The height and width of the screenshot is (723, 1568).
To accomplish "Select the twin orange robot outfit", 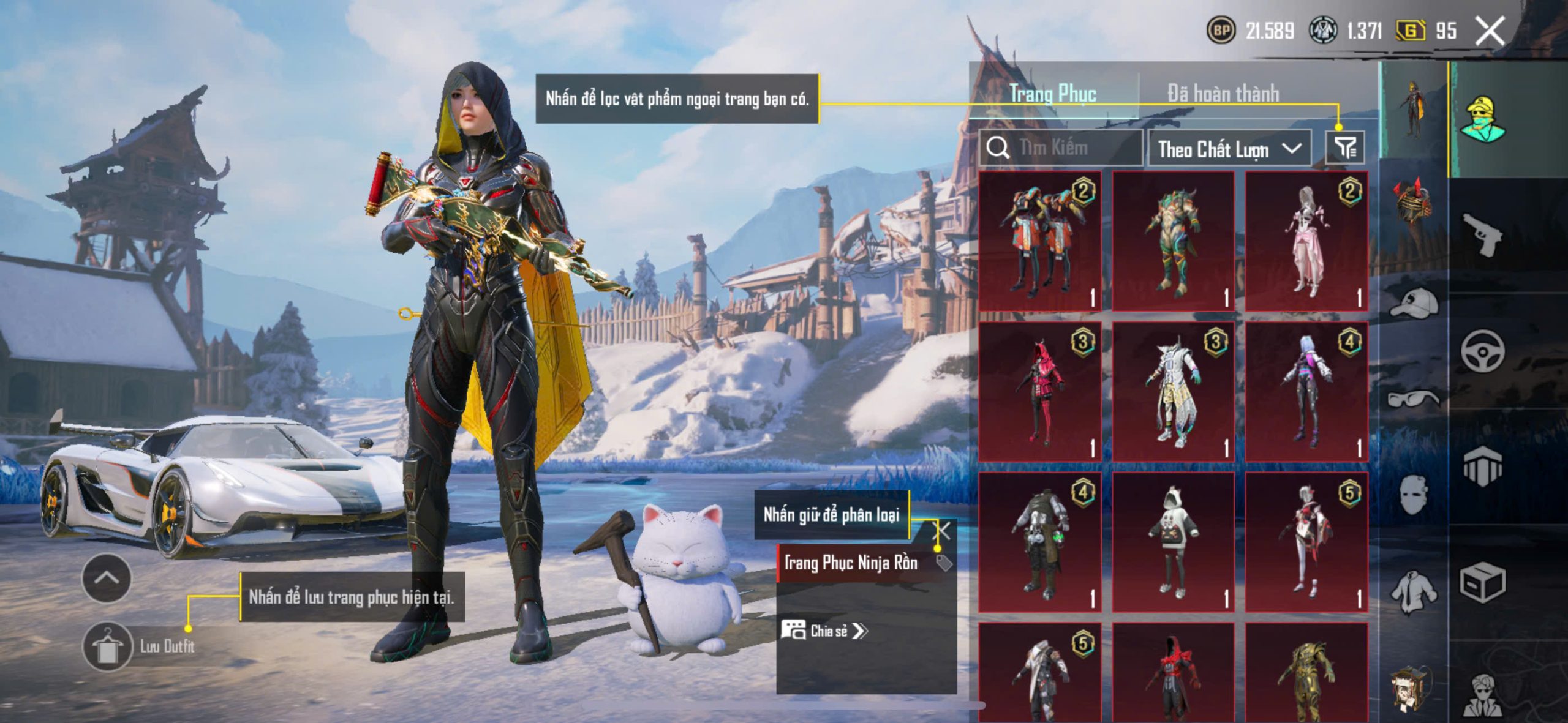I will (x=1039, y=241).
